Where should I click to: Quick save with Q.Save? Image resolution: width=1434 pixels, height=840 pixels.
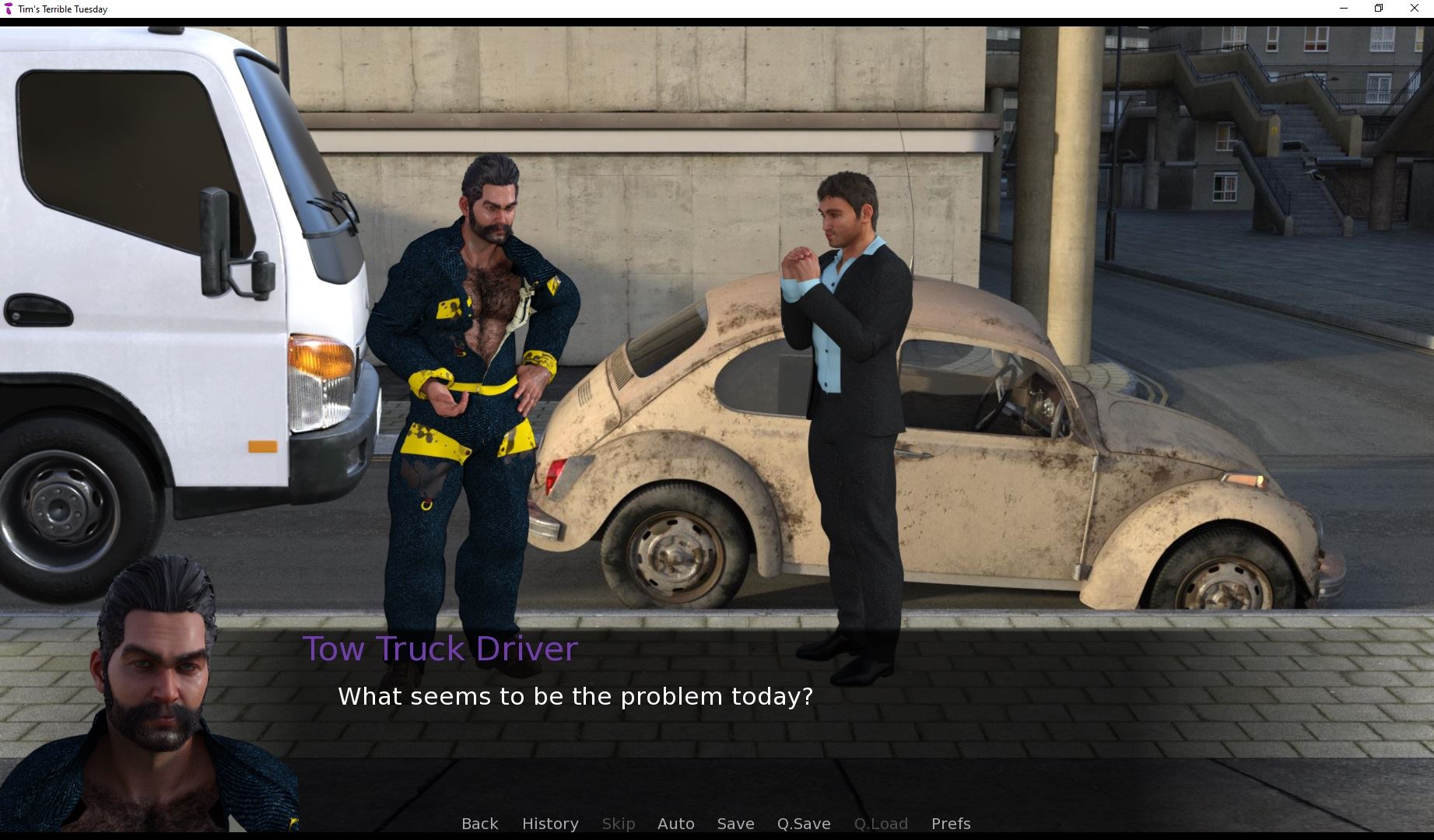pos(804,824)
